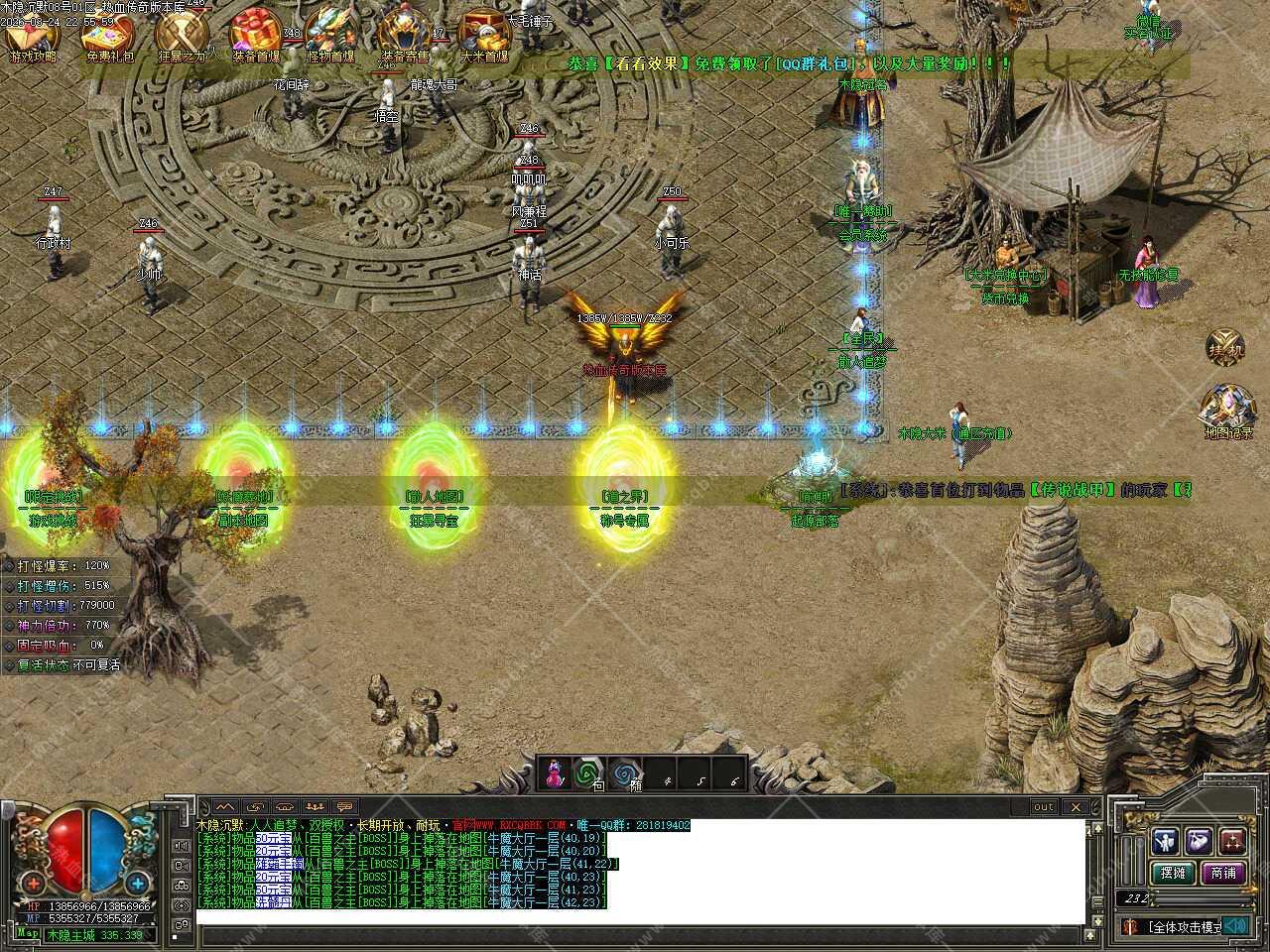Toggle the 挂机 auto-battle button
1270x952 pixels.
click(x=1225, y=348)
